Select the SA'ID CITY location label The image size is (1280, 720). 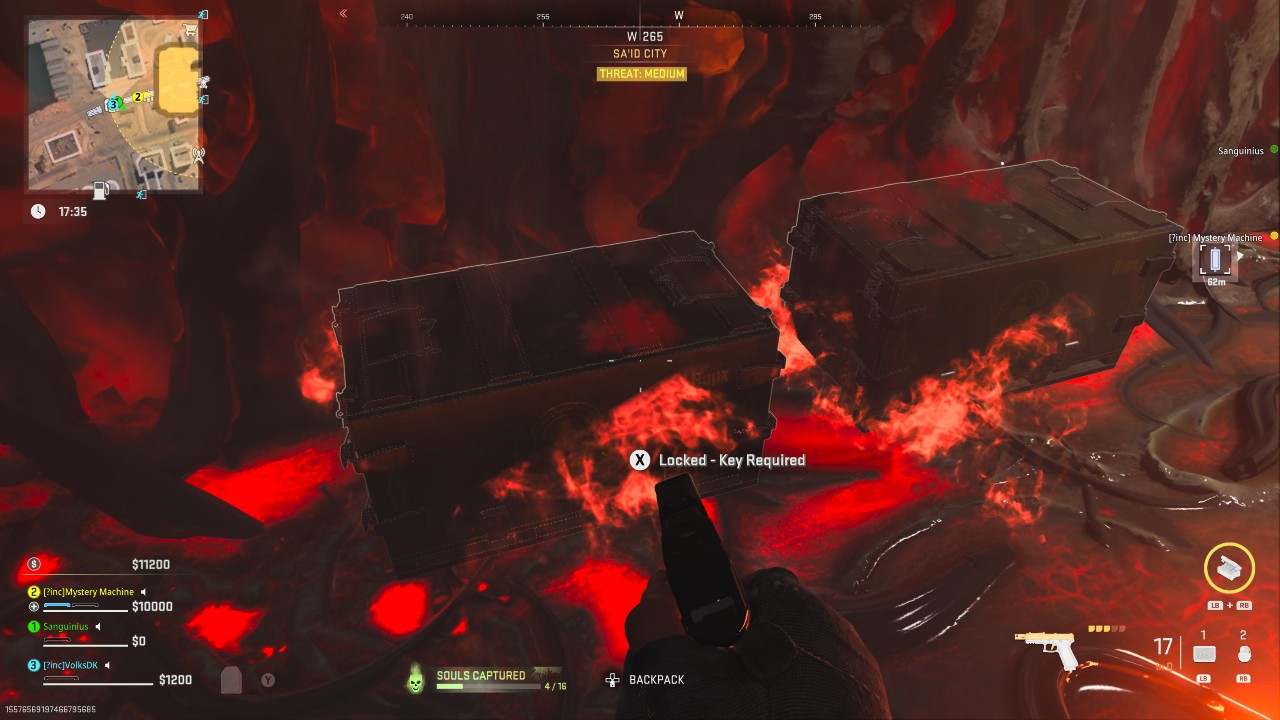click(x=641, y=53)
